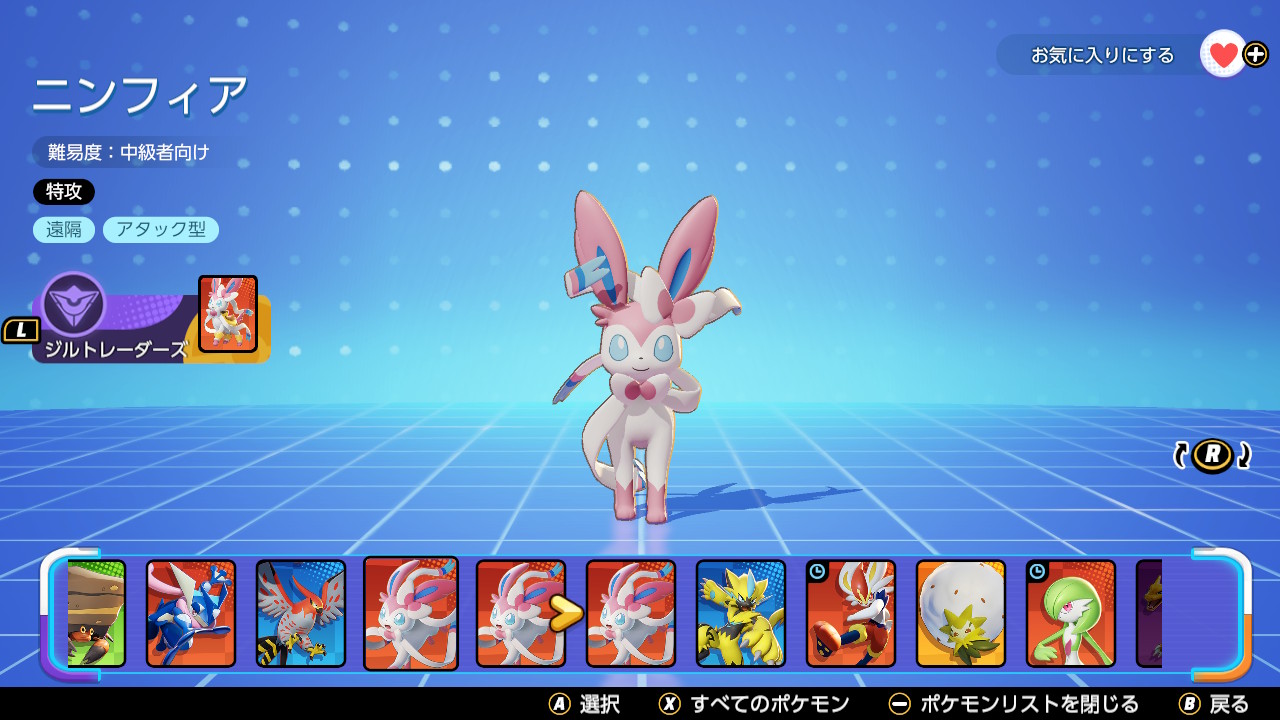The image size is (1280, 720).
Task: Click the お気に入りにする label
Action: (x=1098, y=57)
